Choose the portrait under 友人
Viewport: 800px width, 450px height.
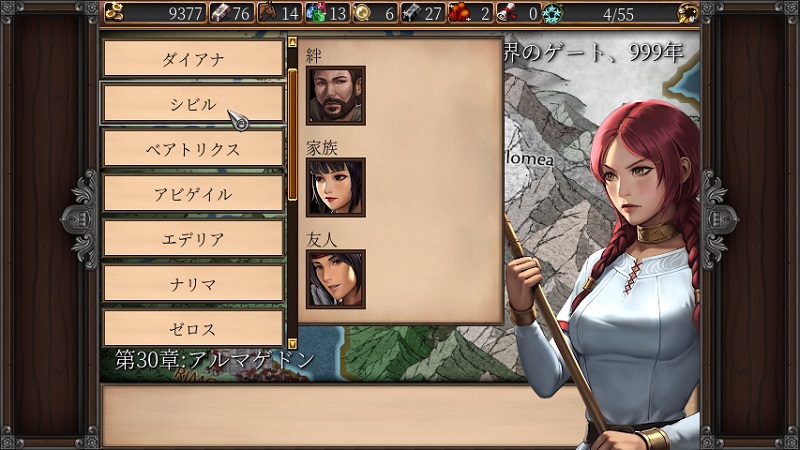(x=335, y=278)
